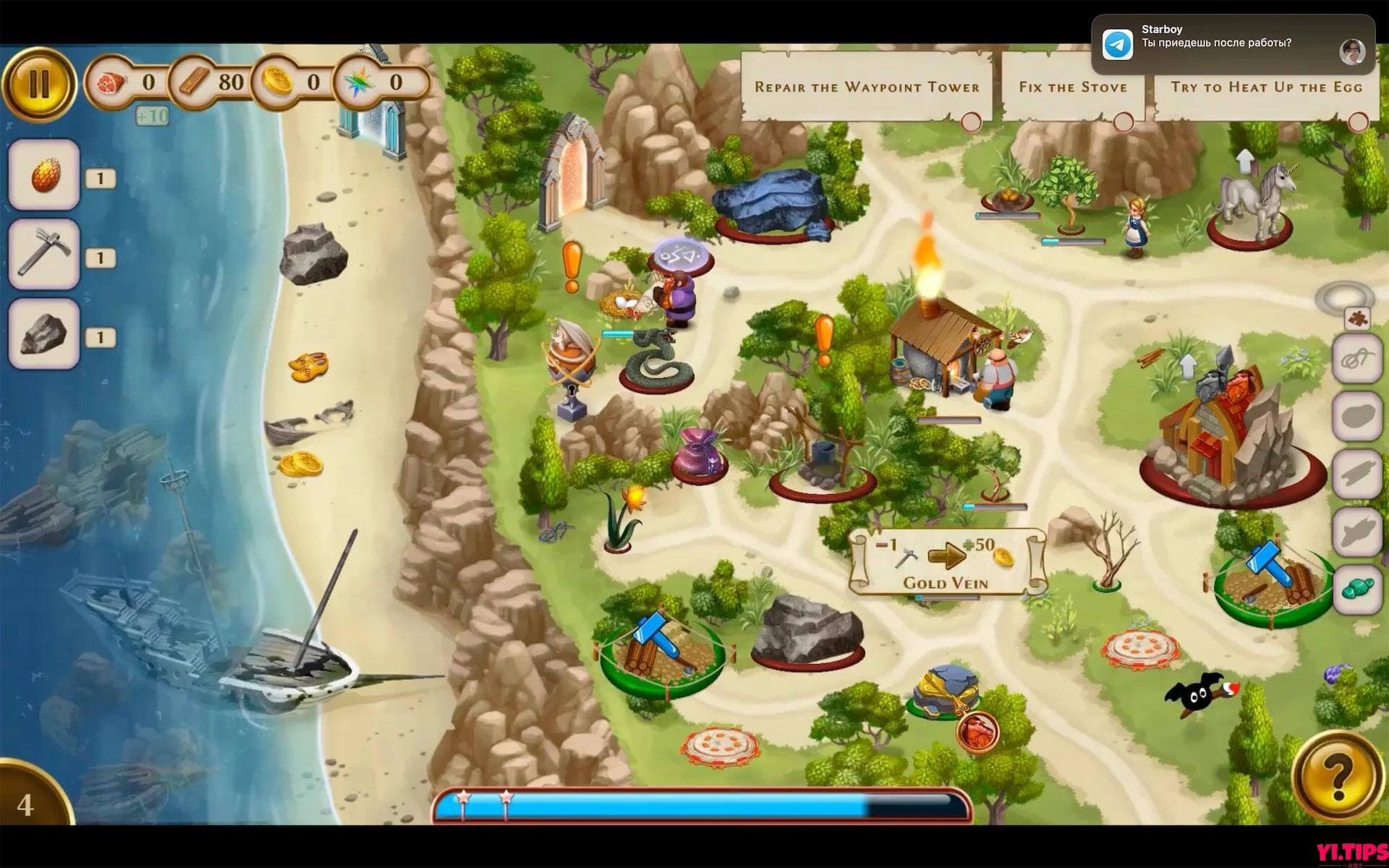Click the collected puzzle piece icon
The width and height of the screenshot is (1389, 868).
[x=1357, y=320]
